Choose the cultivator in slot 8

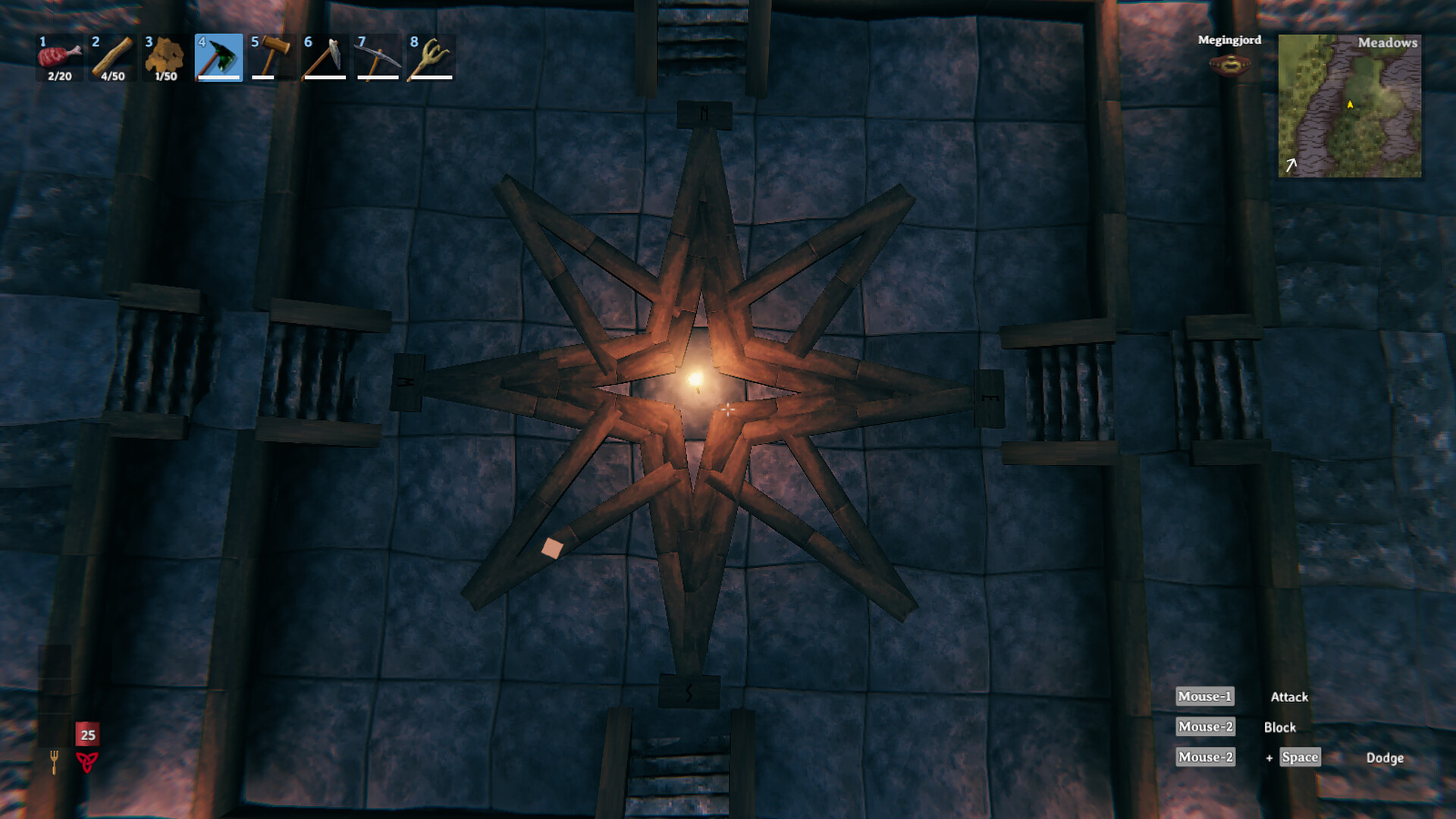(x=431, y=58)
